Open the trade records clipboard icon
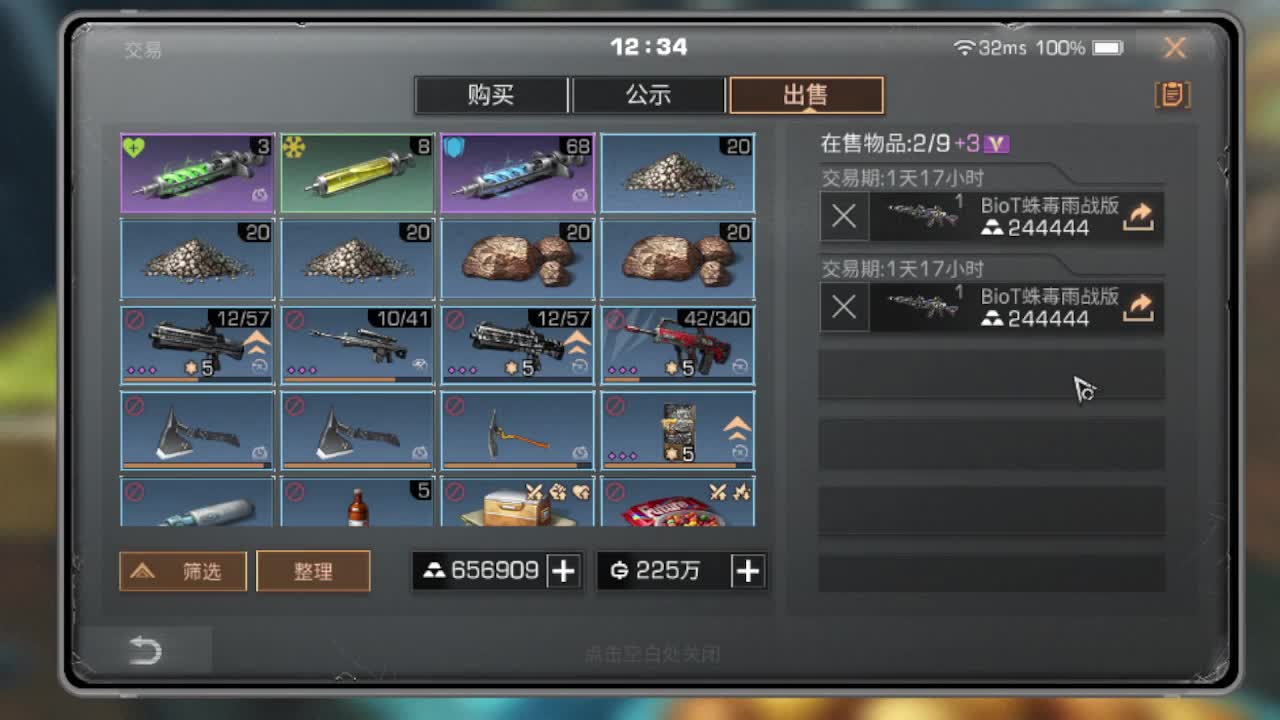The height and width of the screenshot is (720, 1280). click(1171, 94)
